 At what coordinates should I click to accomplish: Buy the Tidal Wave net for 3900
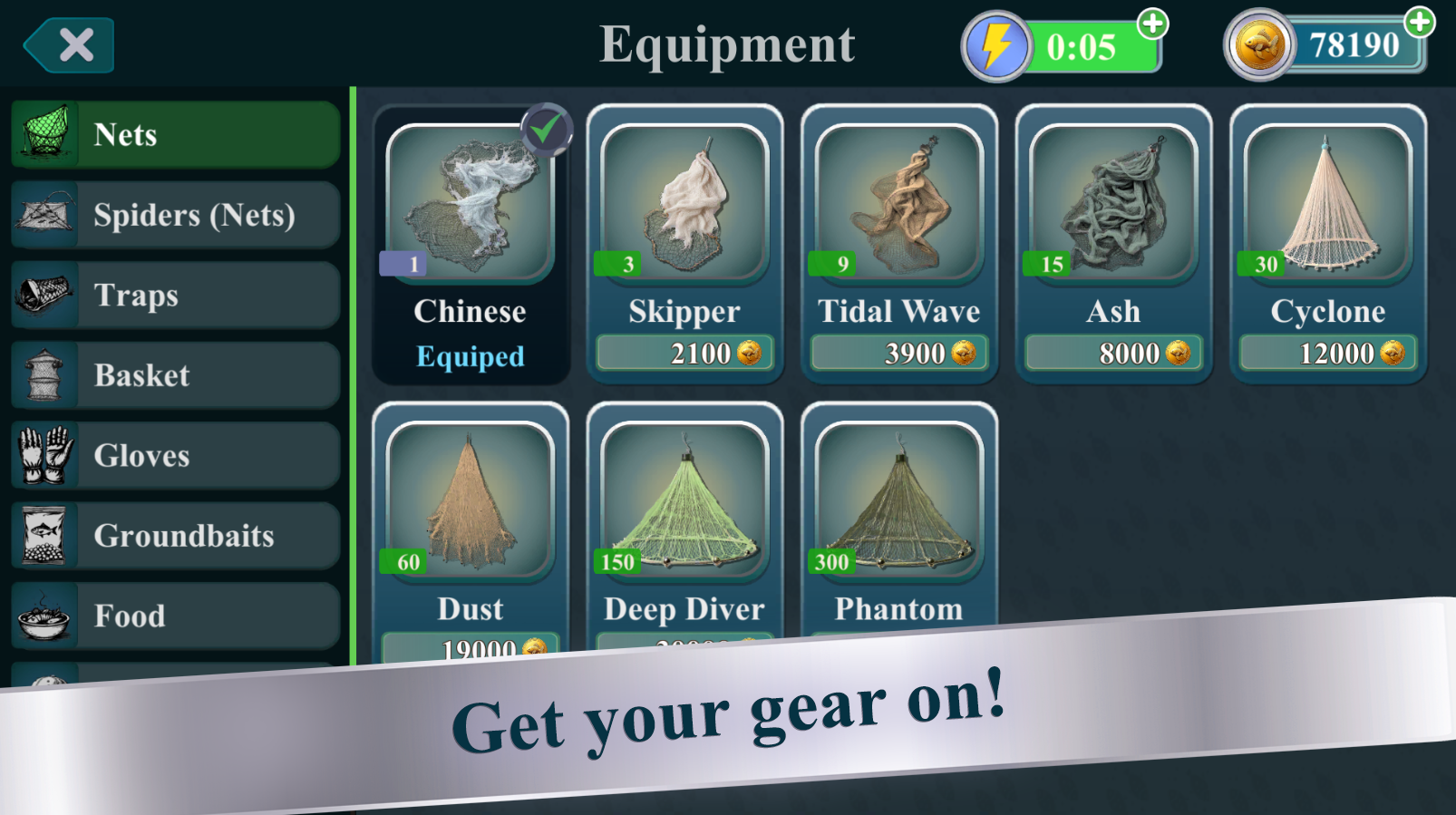coord(898,354)
